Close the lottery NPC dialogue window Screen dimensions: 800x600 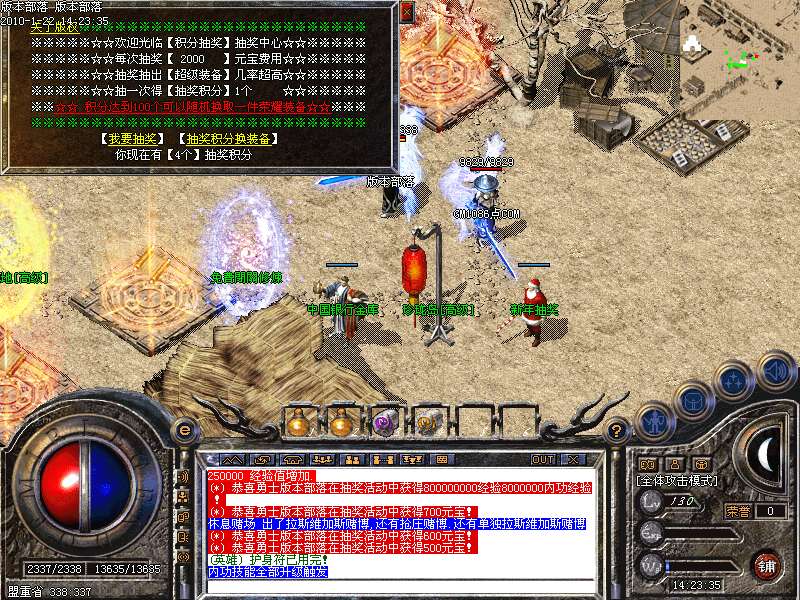pyautogui.click(x=406, y=12)
